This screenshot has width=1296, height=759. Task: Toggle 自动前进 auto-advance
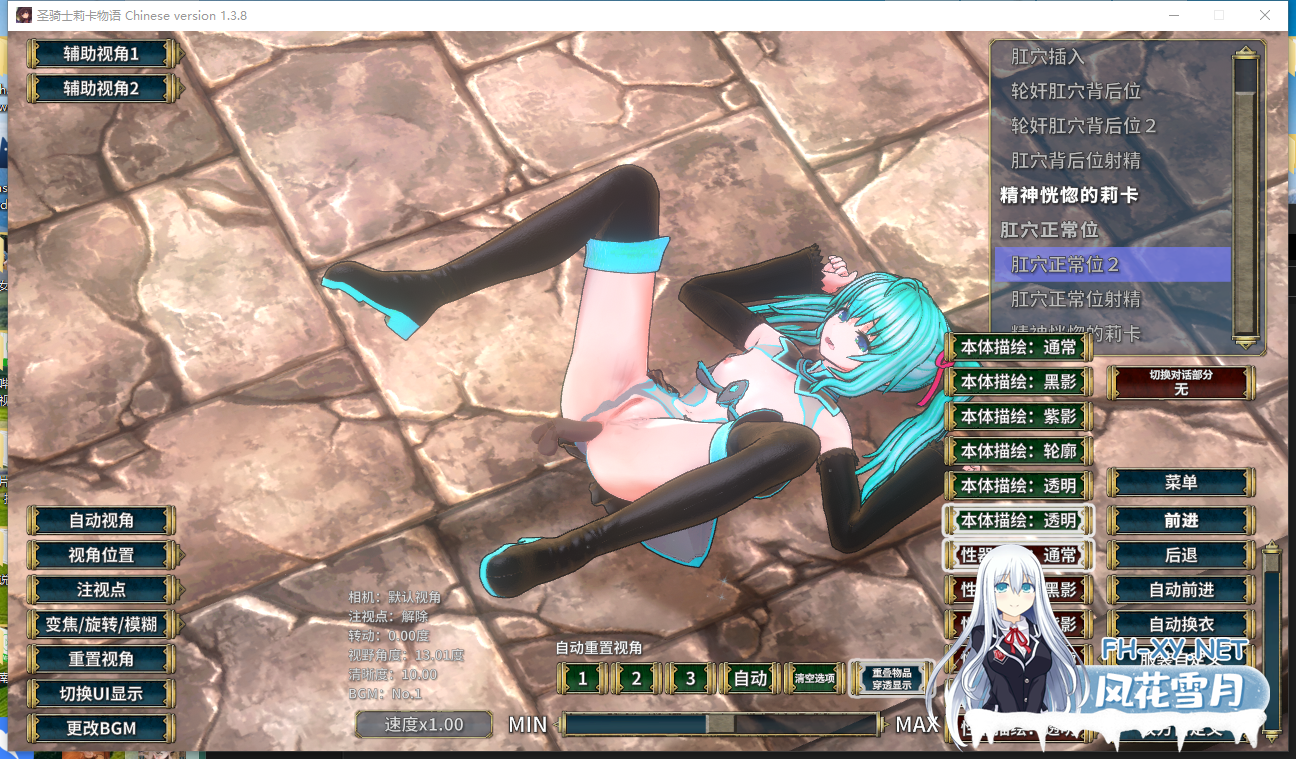point(1181,590)
